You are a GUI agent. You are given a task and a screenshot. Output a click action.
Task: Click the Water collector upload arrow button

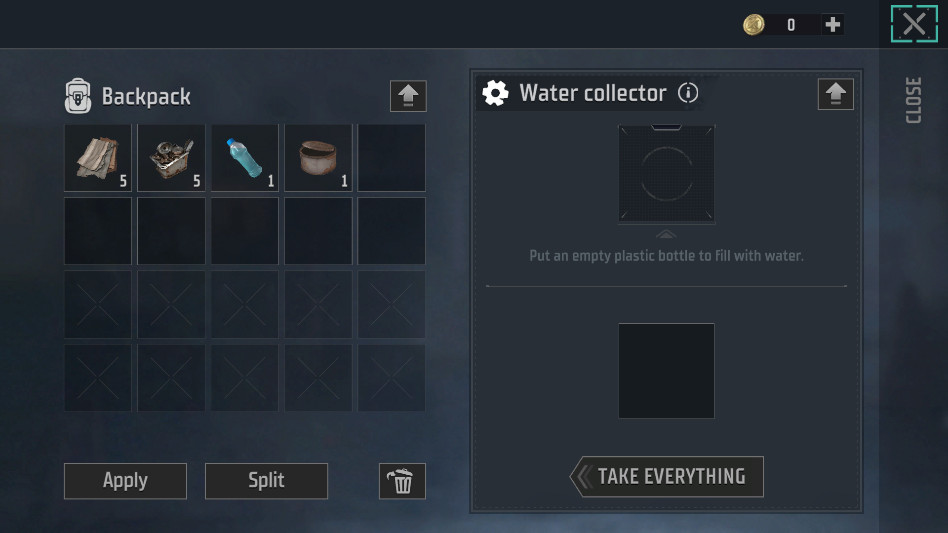(x=836, y=94)
